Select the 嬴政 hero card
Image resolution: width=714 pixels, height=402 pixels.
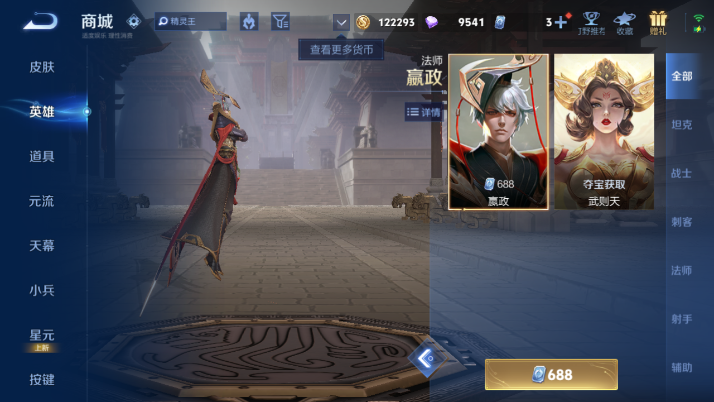pyautogui.click(x=498, y=131)
